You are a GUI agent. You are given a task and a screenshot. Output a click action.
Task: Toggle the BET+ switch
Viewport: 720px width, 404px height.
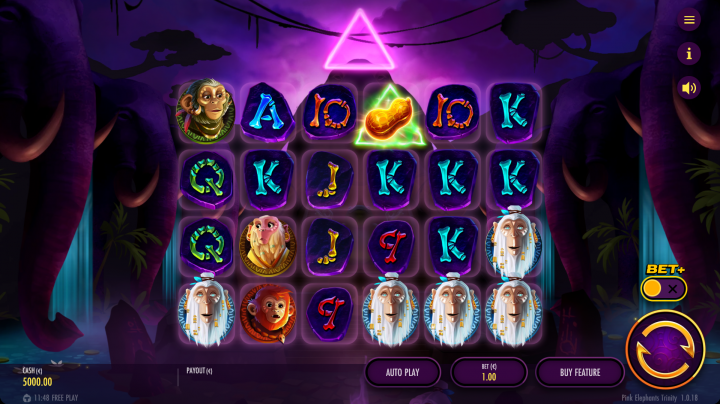tap(664, 289)
